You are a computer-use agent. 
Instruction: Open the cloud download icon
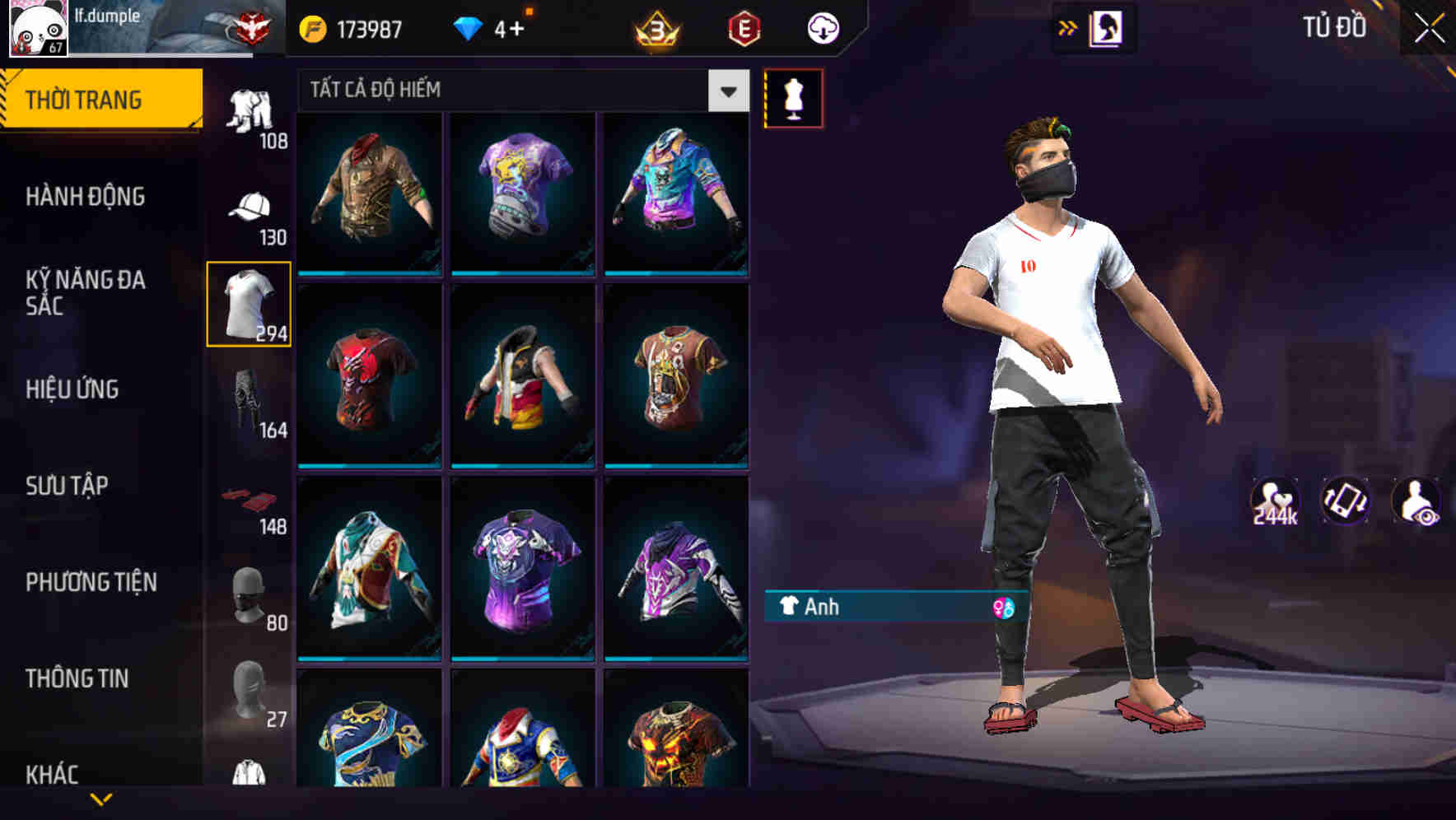point(820,27)
